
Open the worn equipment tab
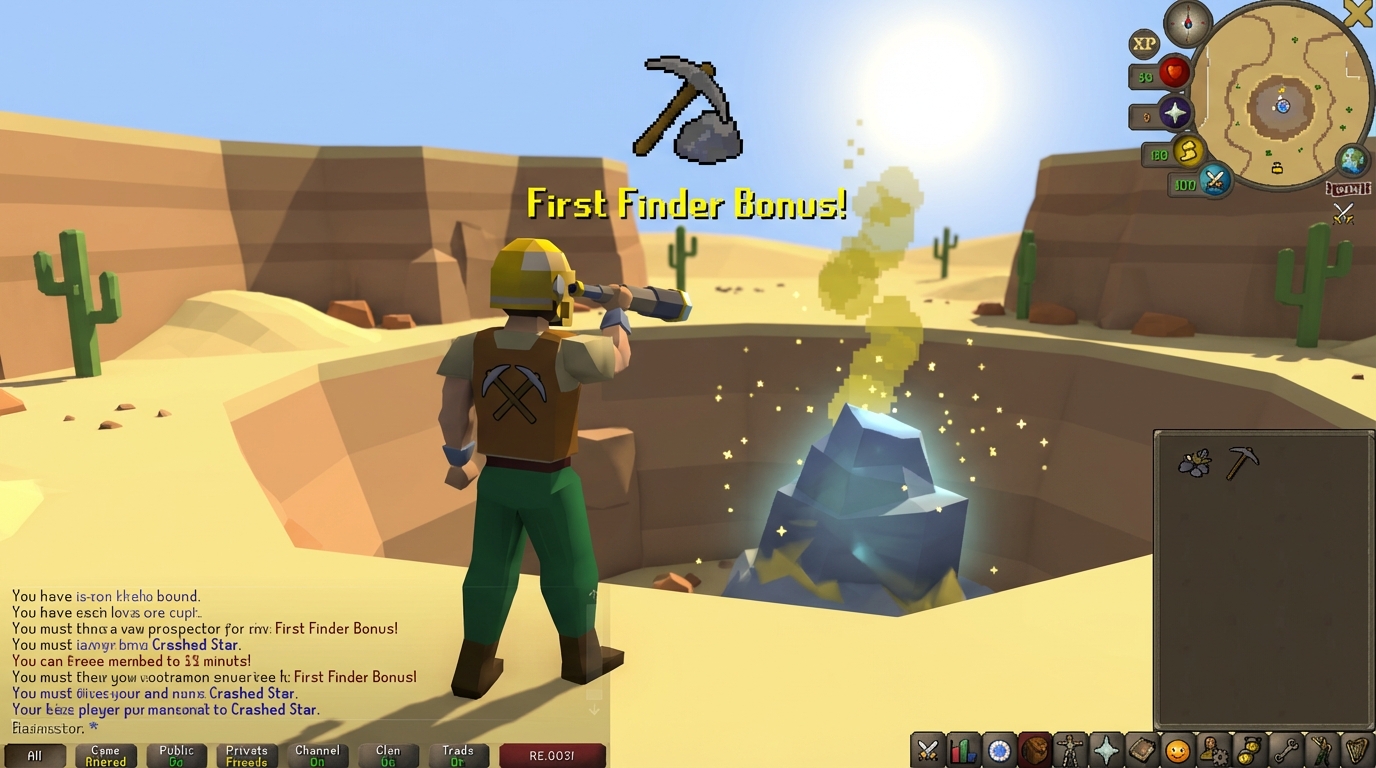(1071, 749)
